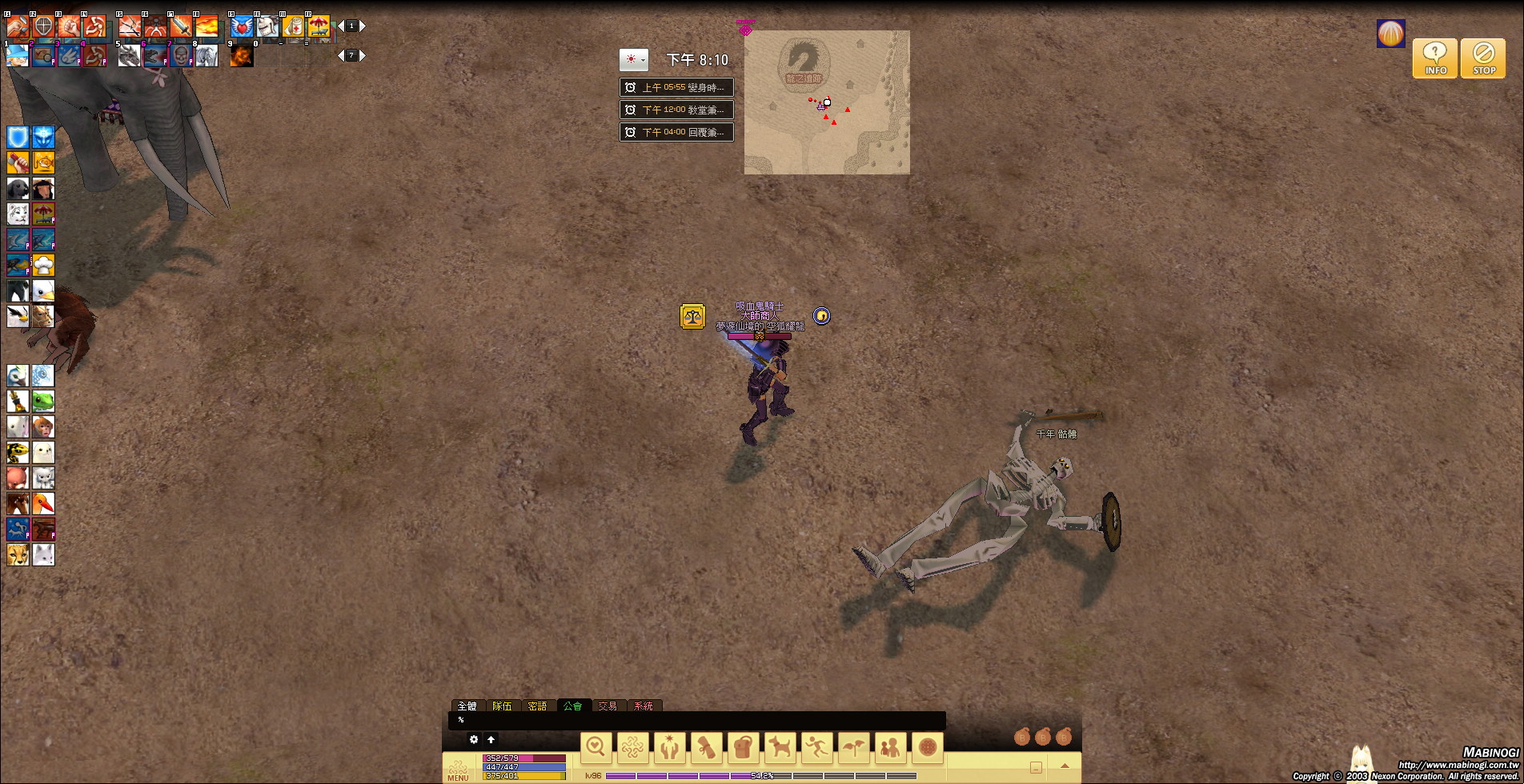This screenshot has height=784, width=1524.
Task: Switch to the 交易 trade chat tab
Action: [x=608, y=706]
